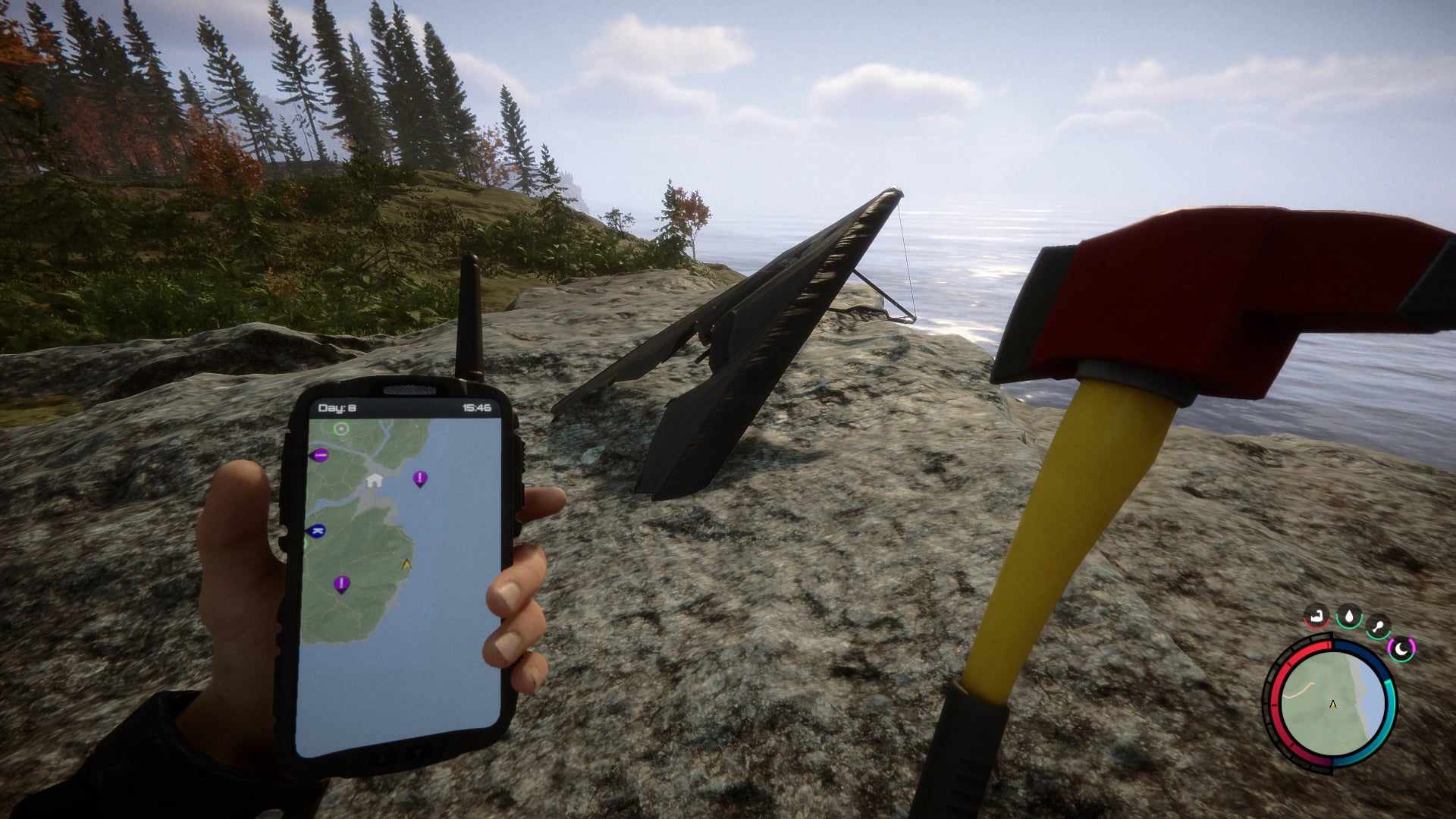Select the blue K marker on the GPS
1456x819 pixels.
pos(316,531)
